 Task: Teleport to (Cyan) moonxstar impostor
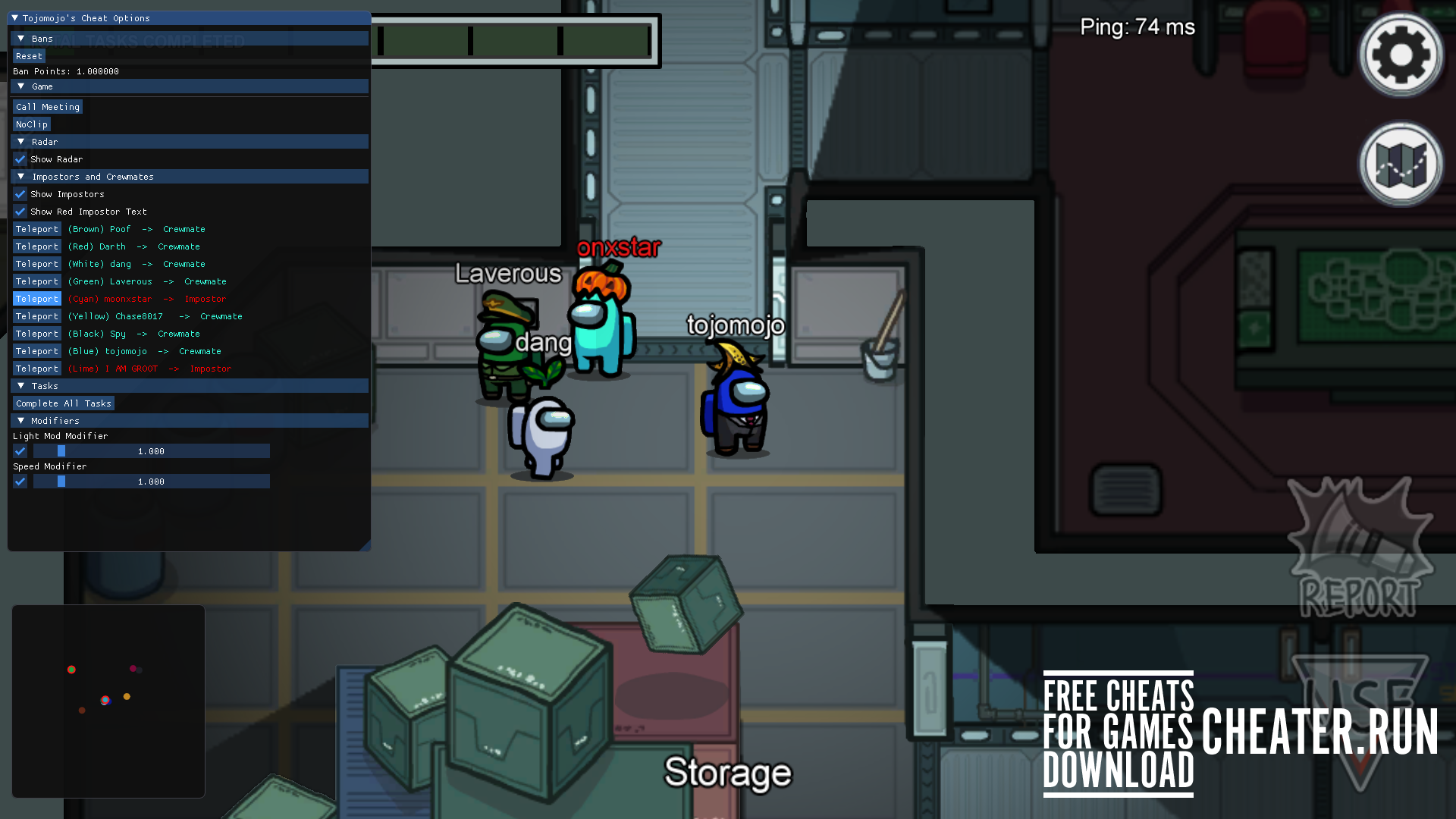pos(36,299)
